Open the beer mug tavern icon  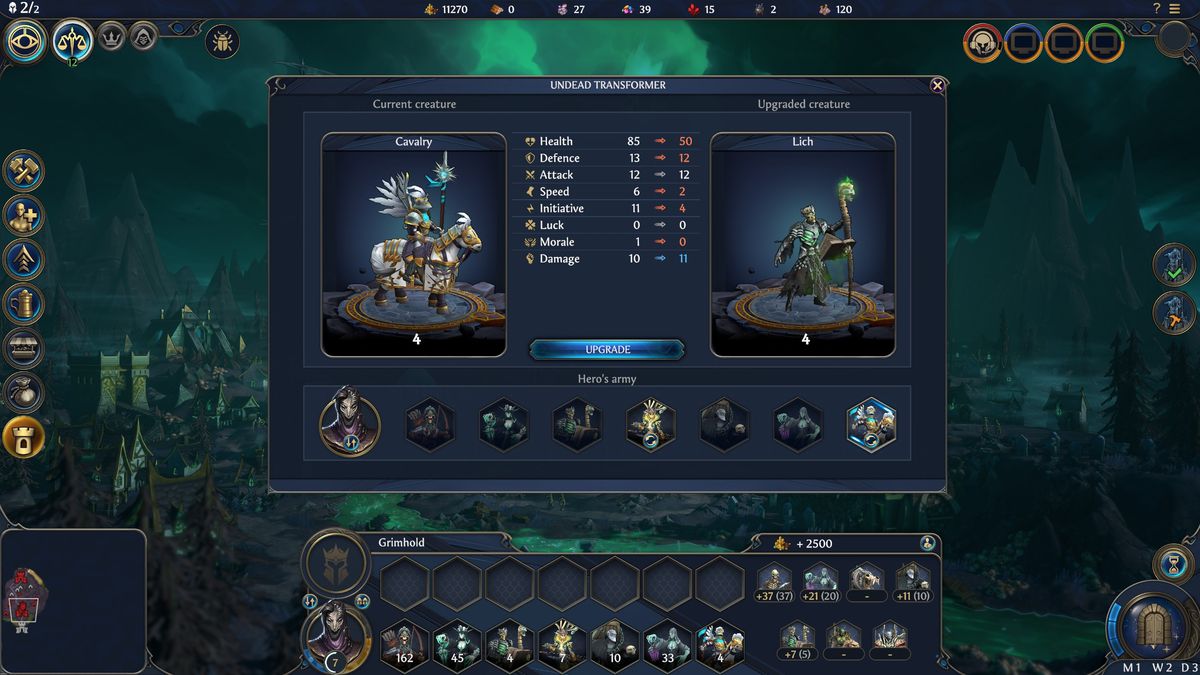tap(23, 302)
